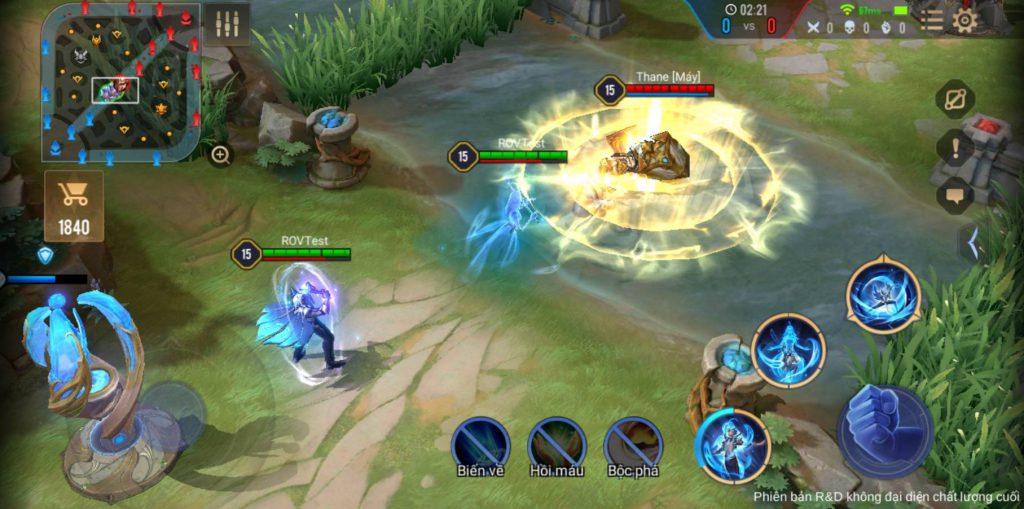The height and width of the screenshot is (509, 1024).
Task: Open the quick chat speech bubble
Action: point(955,195)
